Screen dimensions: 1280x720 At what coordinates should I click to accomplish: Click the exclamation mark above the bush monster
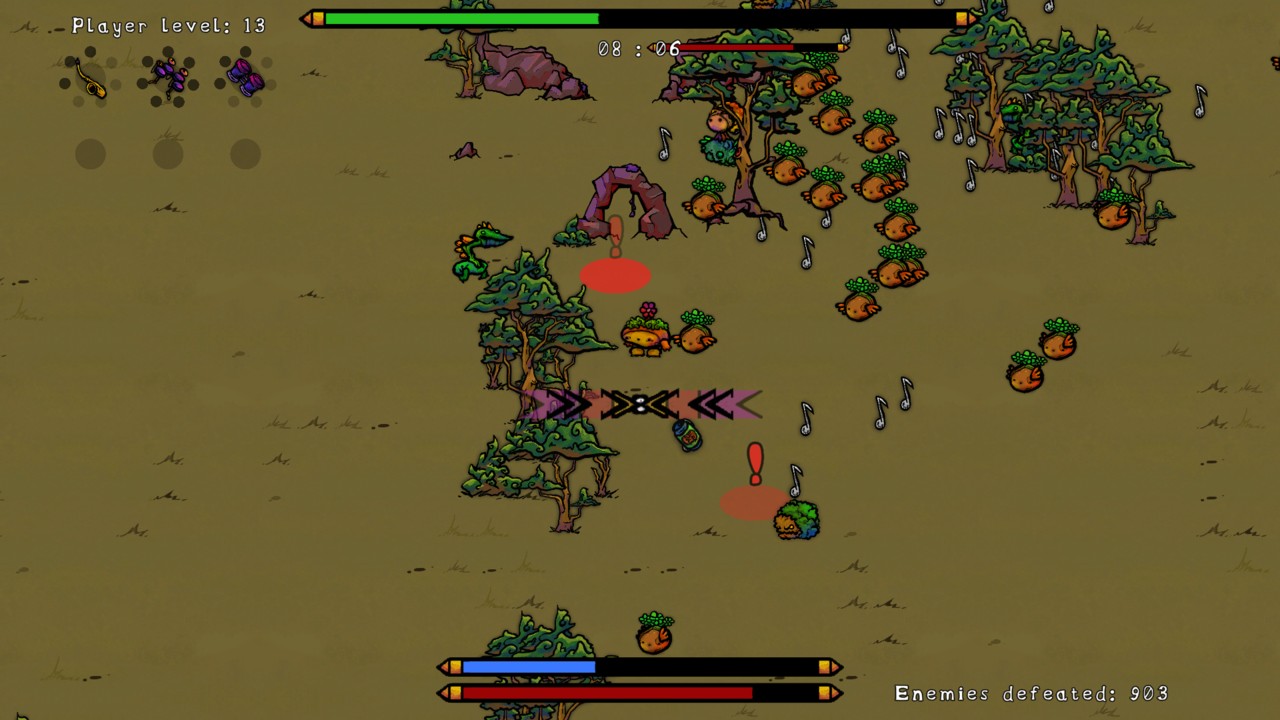tap(755, 463)
